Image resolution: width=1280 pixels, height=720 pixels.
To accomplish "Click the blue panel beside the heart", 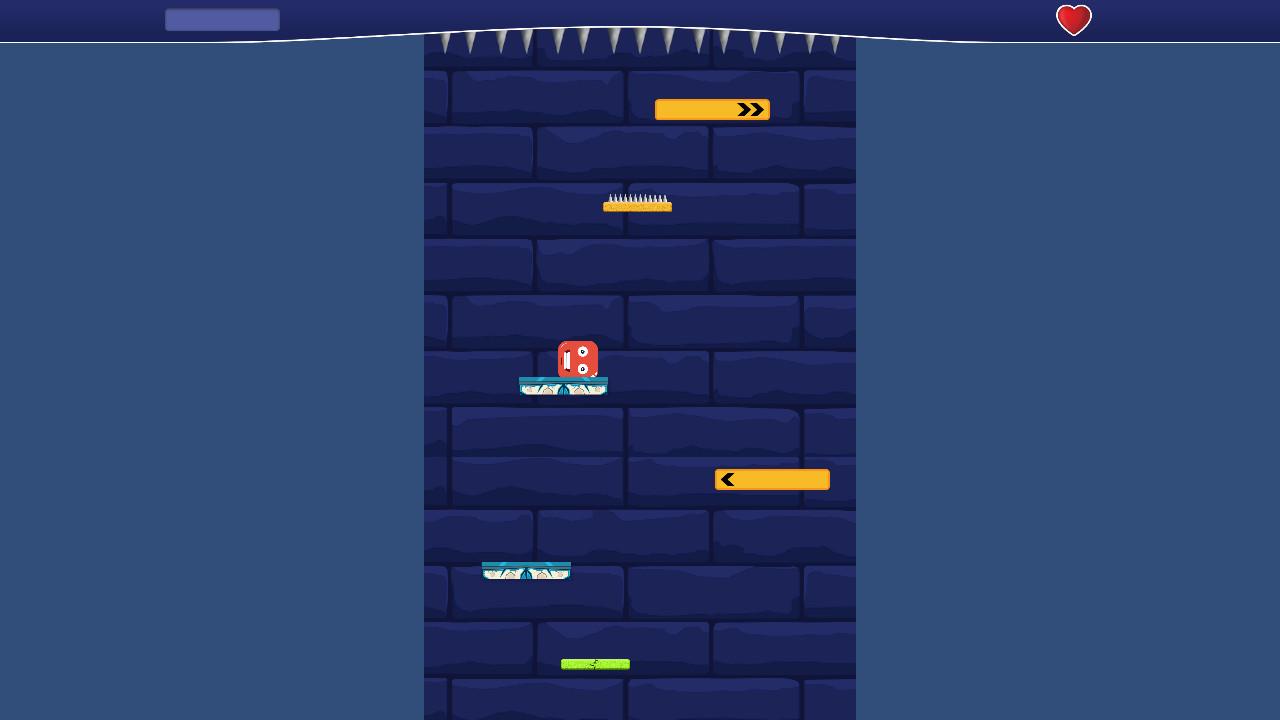I will coord(222,19).
